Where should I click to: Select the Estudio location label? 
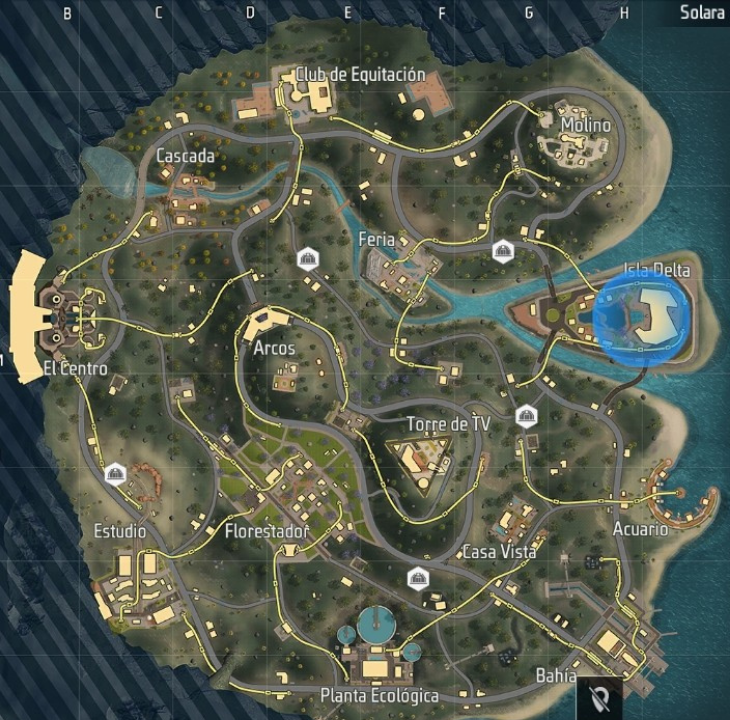(x=119, y=530)
